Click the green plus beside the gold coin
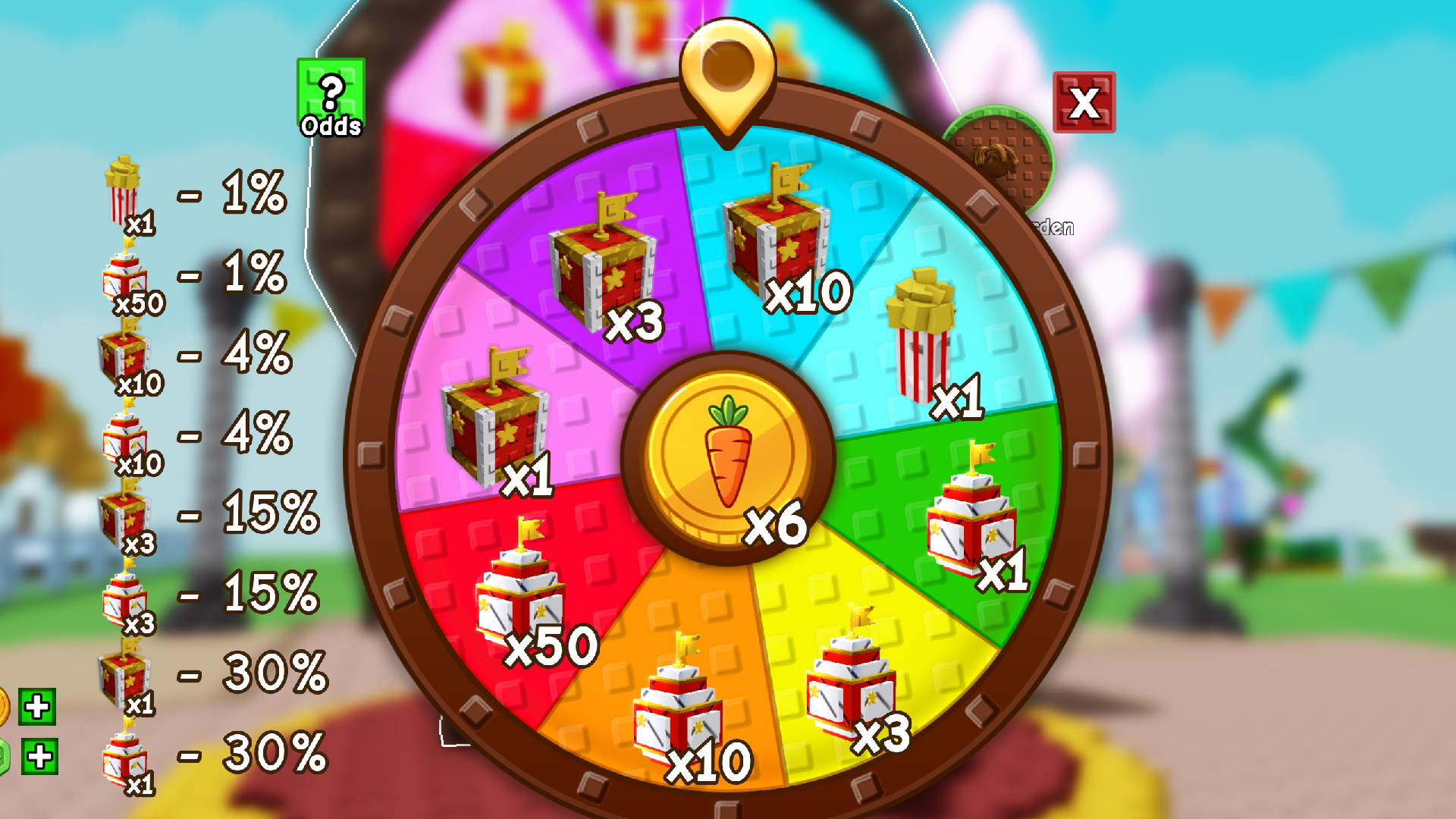The image size is (1456, 819). coord(36,705)
